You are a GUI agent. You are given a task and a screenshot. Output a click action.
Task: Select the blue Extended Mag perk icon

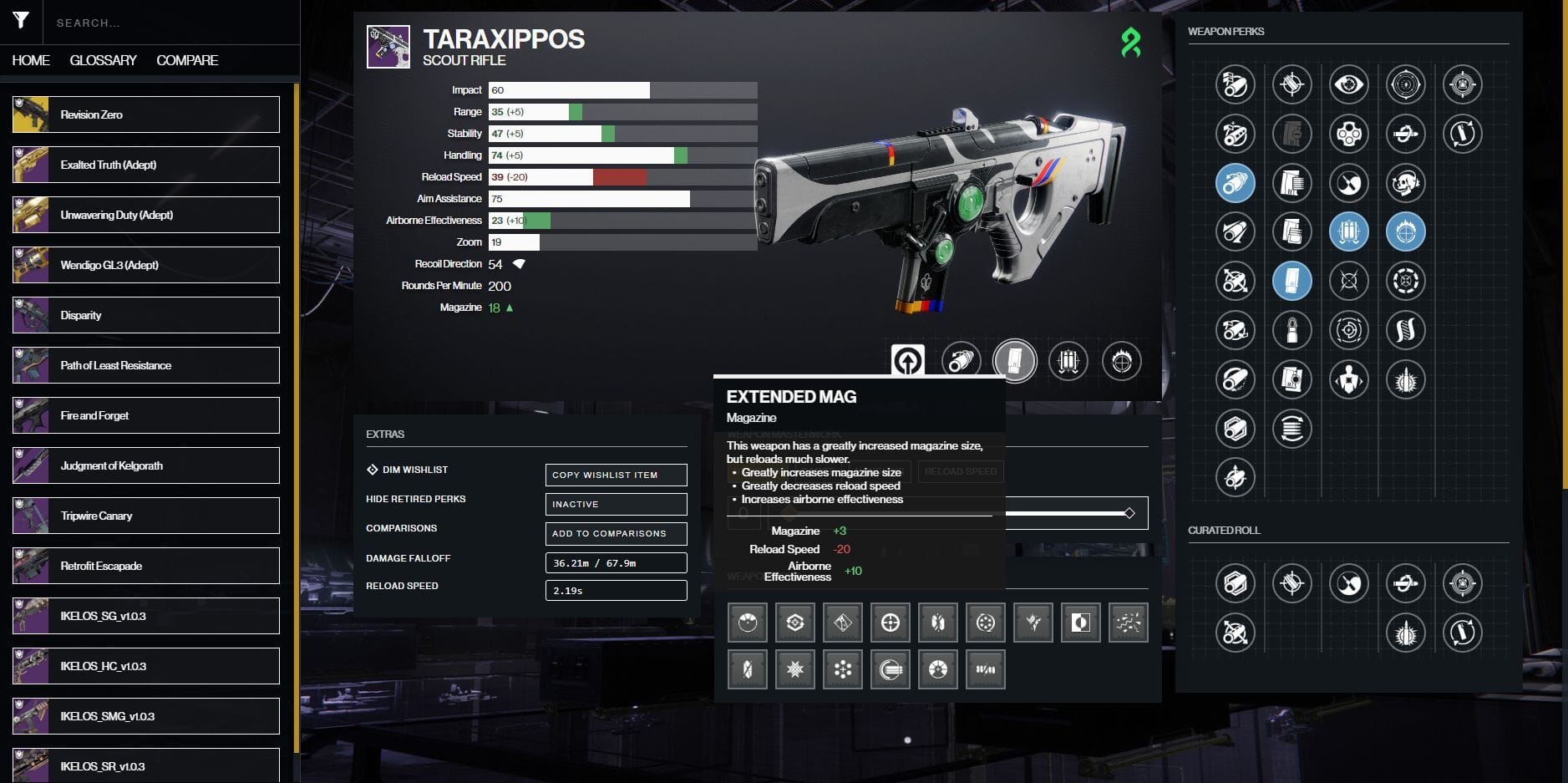(x=1294, y=282)
